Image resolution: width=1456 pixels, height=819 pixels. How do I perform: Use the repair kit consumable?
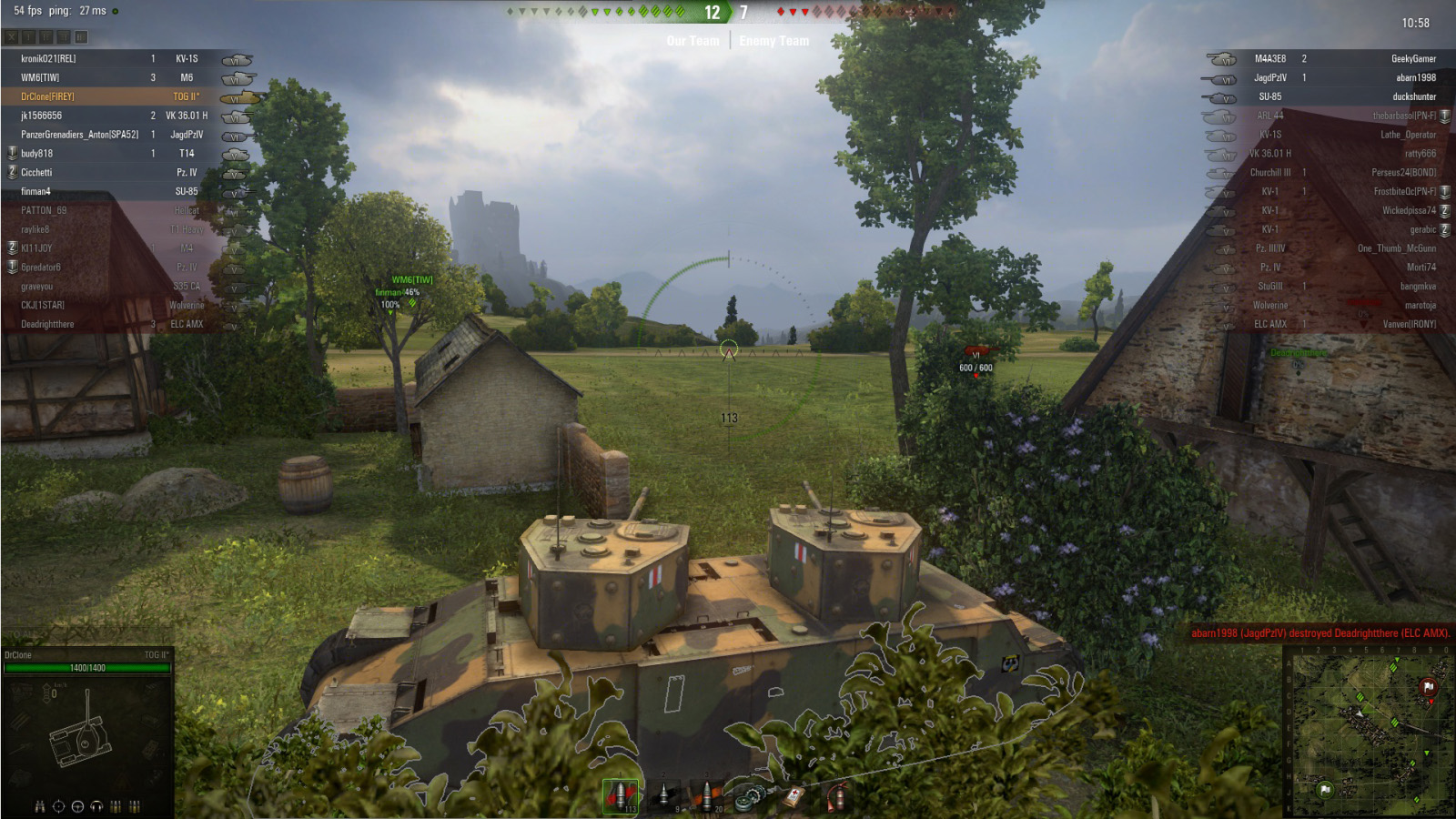point(750,797)
